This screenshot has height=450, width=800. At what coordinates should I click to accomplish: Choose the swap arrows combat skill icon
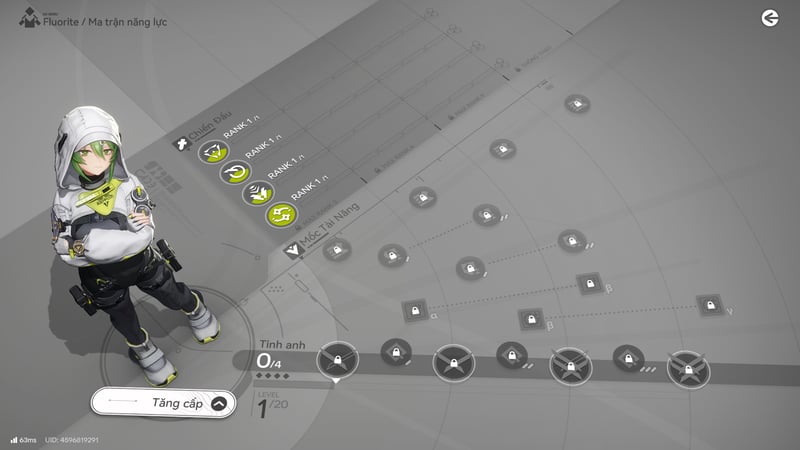click(x=280, y=213)
